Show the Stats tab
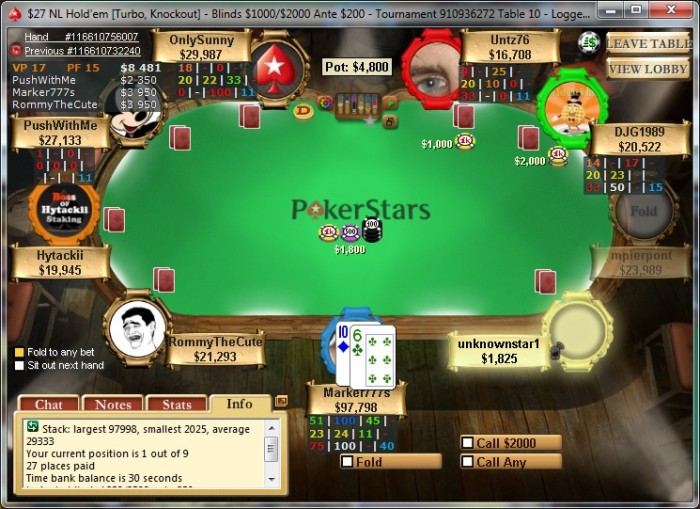The image size is (700, 509). pos(176,404)
